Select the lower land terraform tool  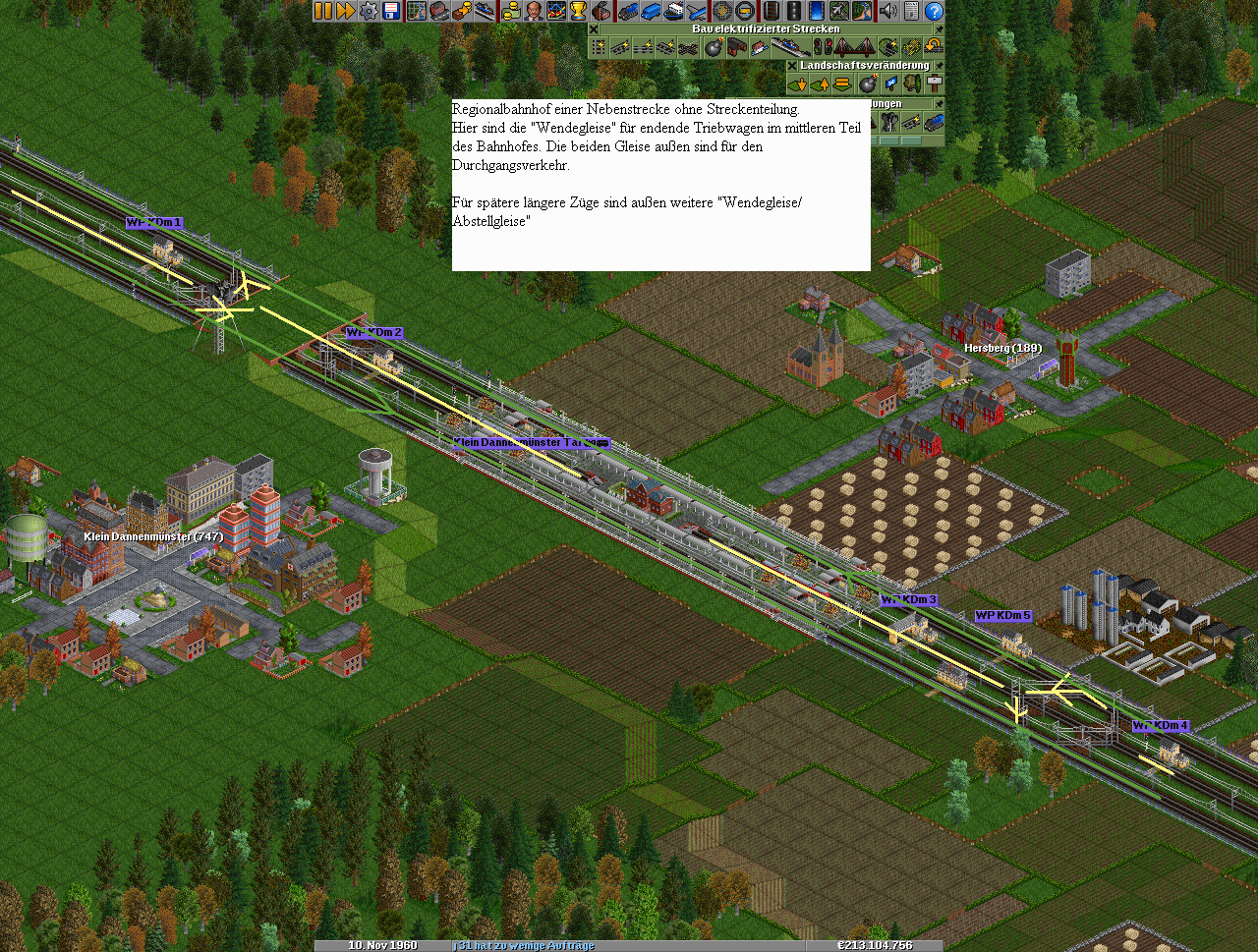(797, 84)
